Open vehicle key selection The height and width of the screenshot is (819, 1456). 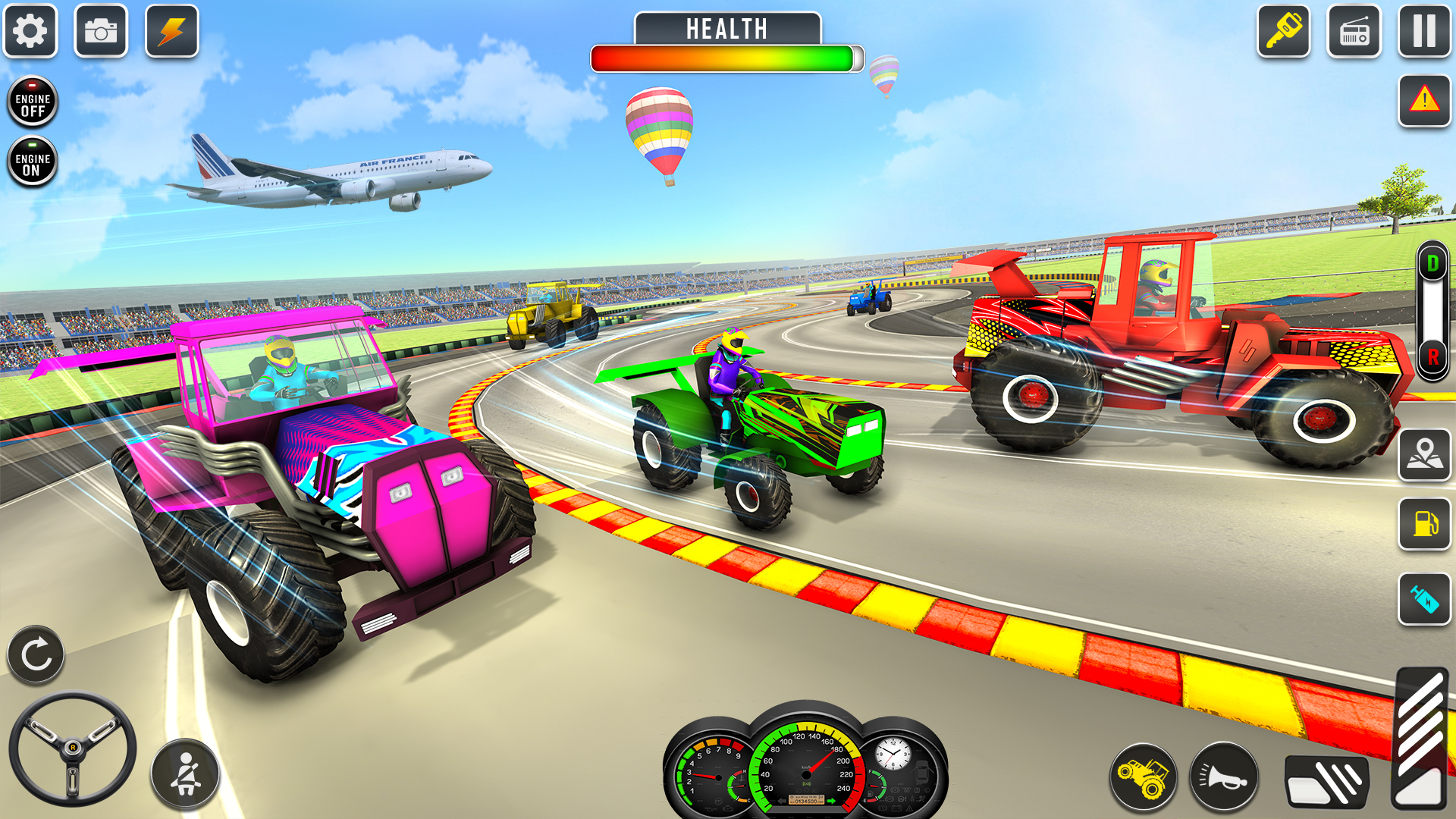click(1285, 32)
